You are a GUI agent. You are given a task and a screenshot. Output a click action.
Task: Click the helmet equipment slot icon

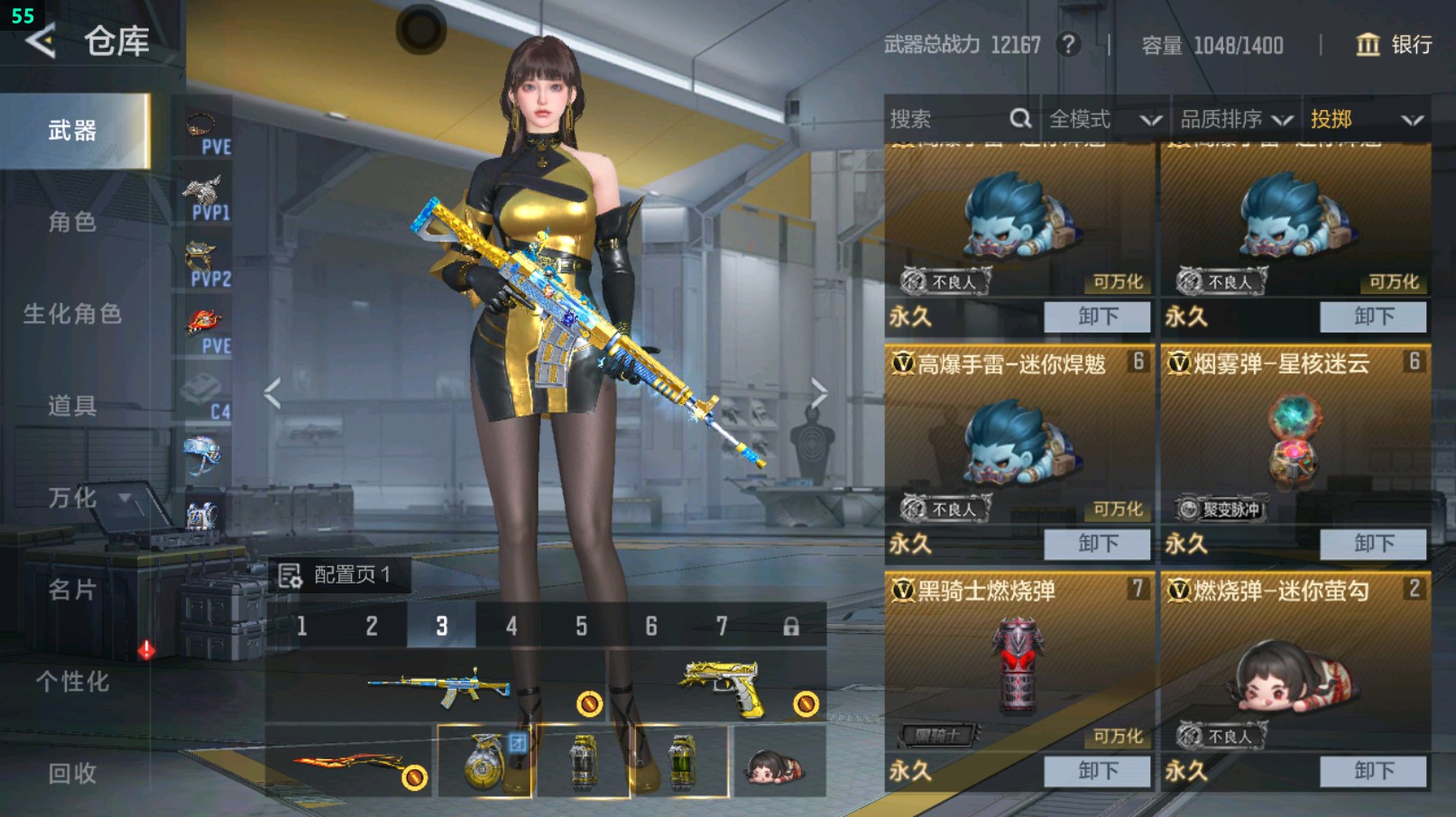click(204, 455)
